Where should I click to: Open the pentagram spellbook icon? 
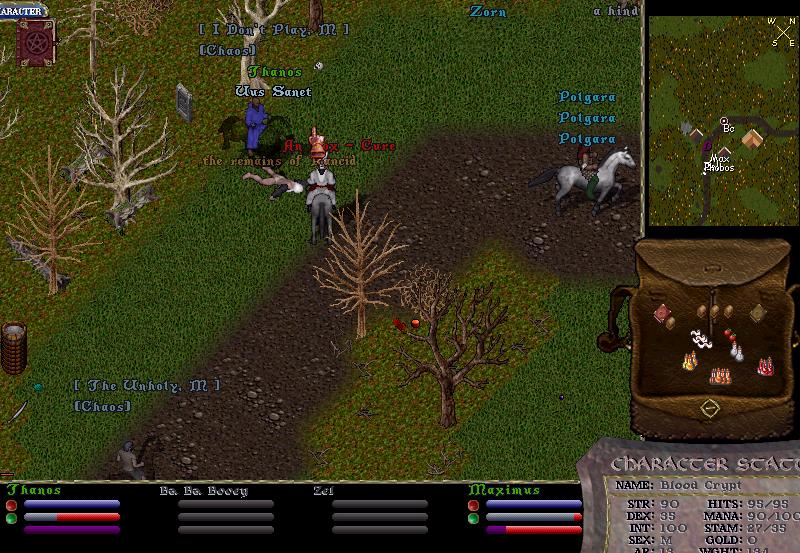point(34,44)
